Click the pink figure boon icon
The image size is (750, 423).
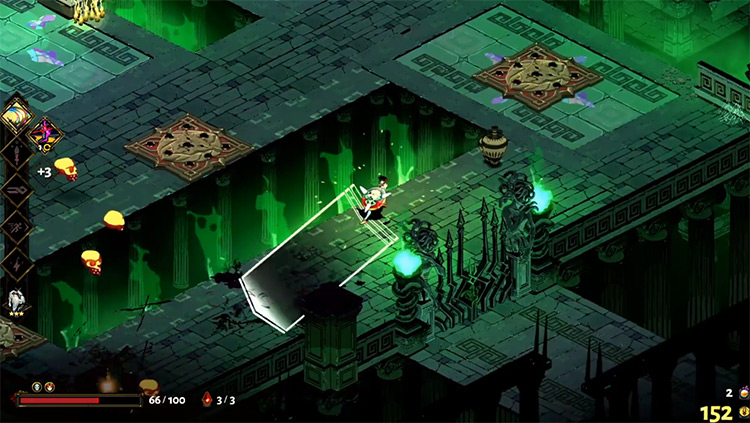coord(45,130)
